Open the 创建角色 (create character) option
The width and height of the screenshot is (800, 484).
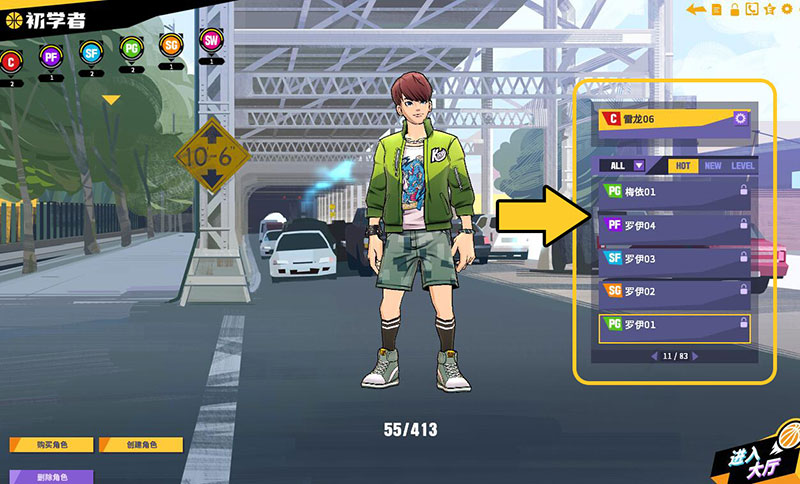(139, 445)
